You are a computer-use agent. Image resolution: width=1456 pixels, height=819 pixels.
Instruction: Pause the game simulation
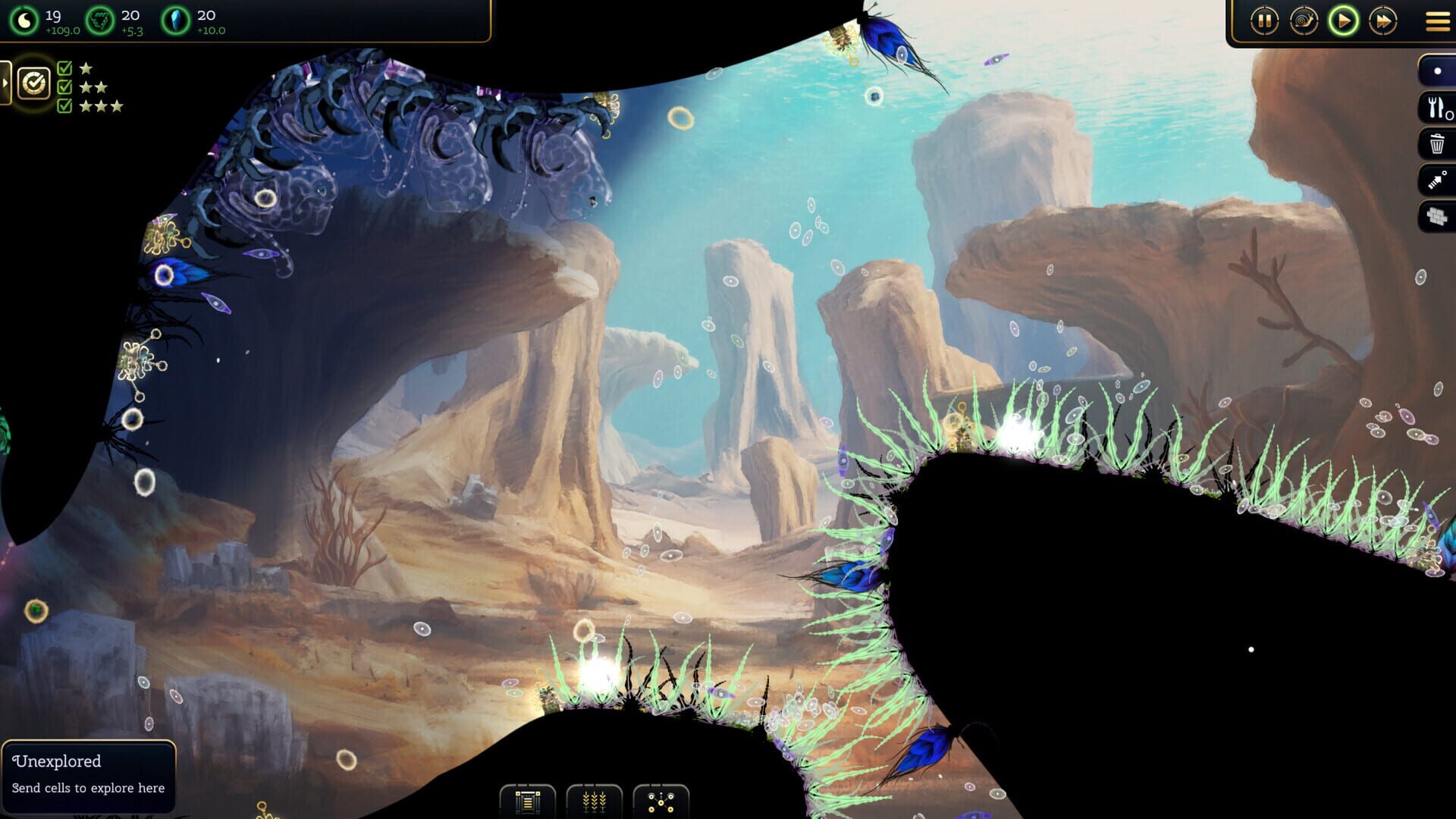(1264, 21)
